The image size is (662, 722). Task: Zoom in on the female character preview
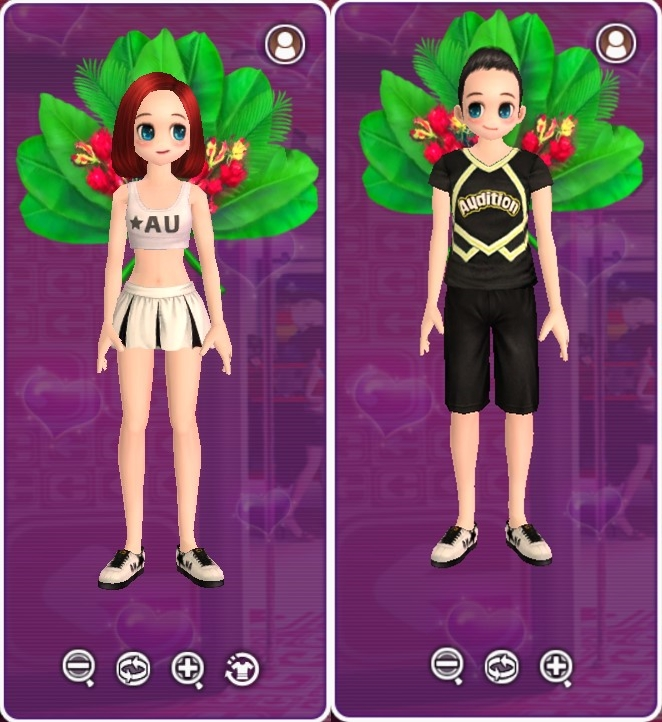(x=187, y=667)
